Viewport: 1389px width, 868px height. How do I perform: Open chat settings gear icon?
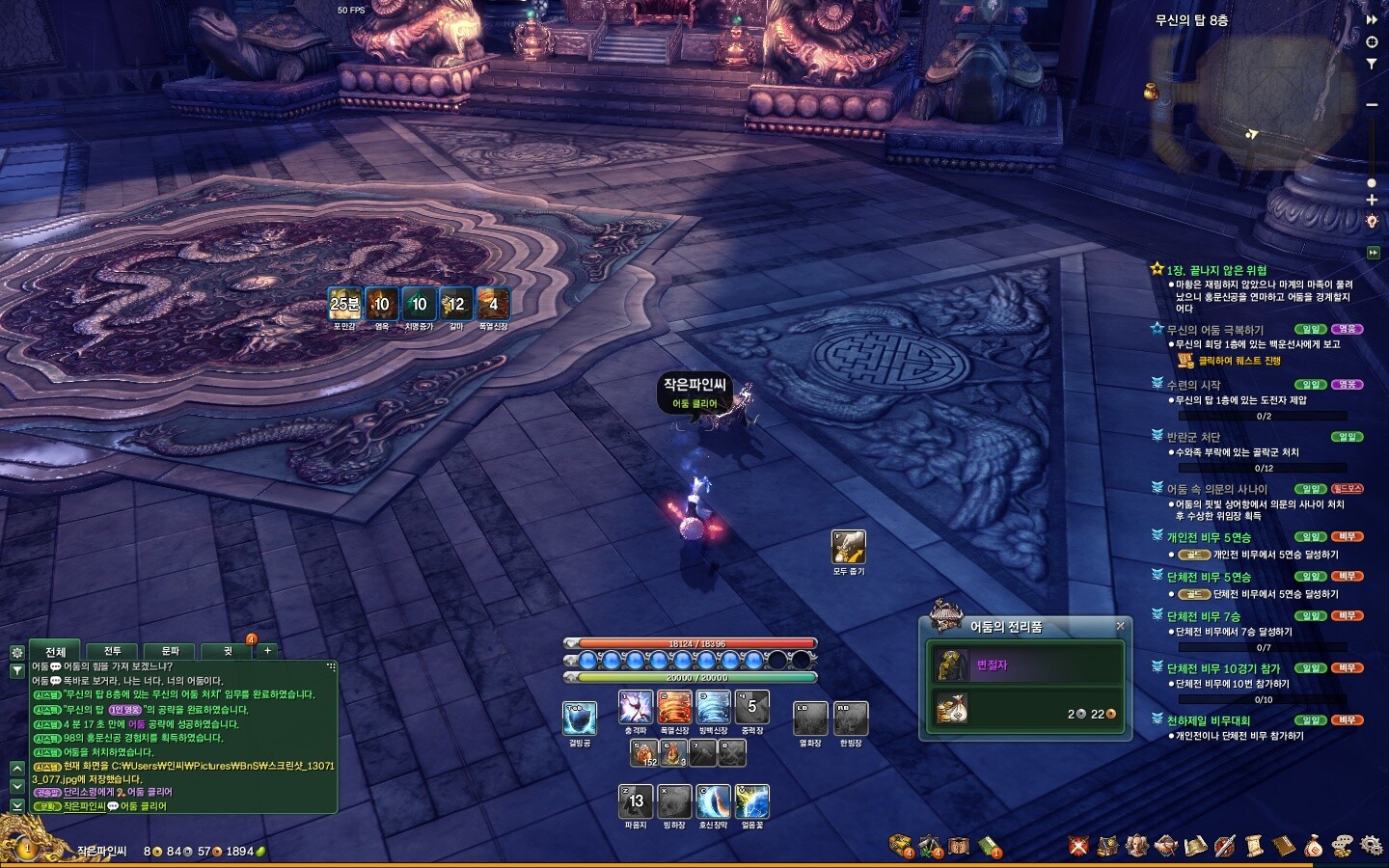click(x=16, y=652)
